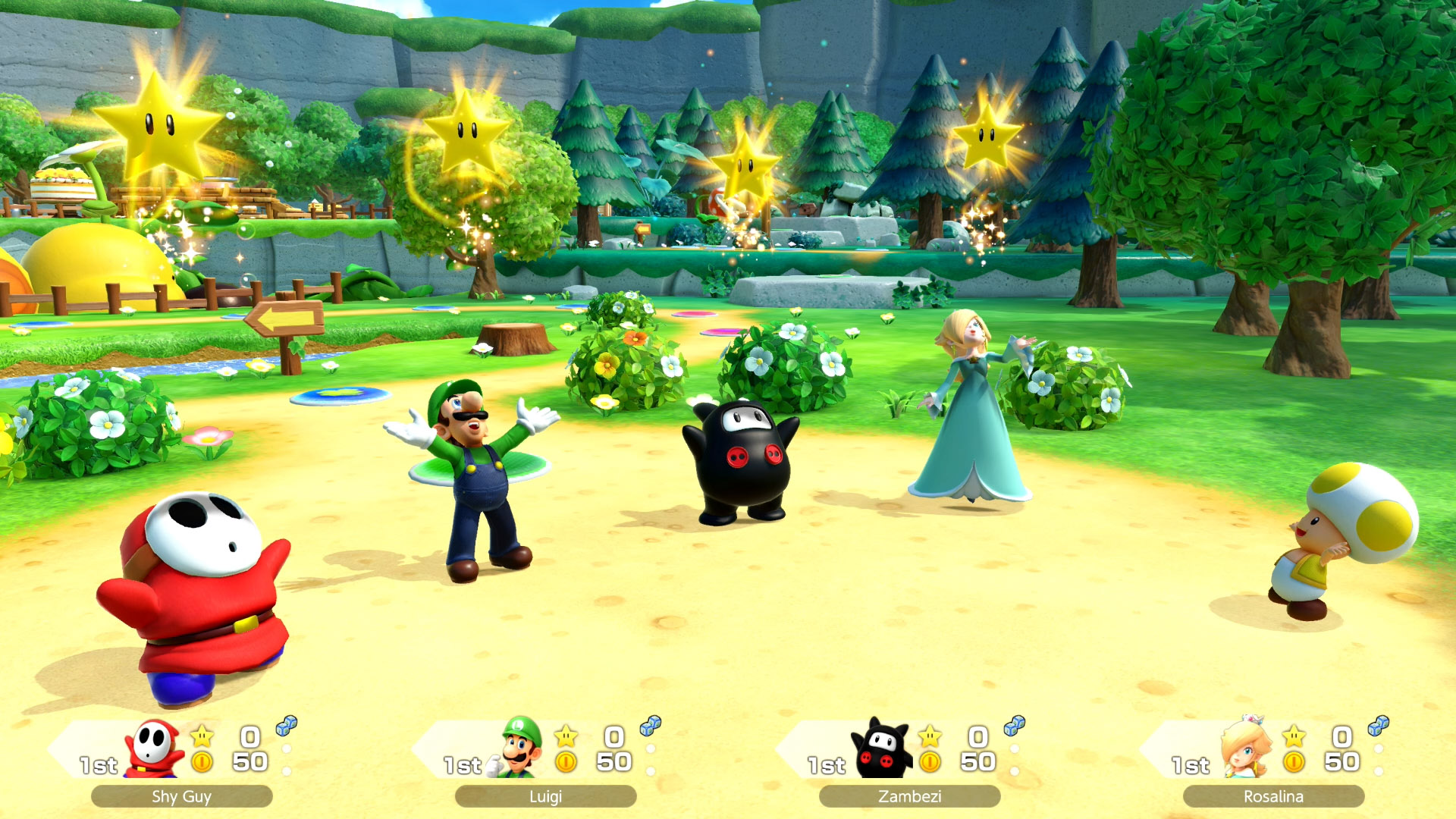Select Luigi's portrait in the player panel
1456x819 pixels.
tap(520, 748)
